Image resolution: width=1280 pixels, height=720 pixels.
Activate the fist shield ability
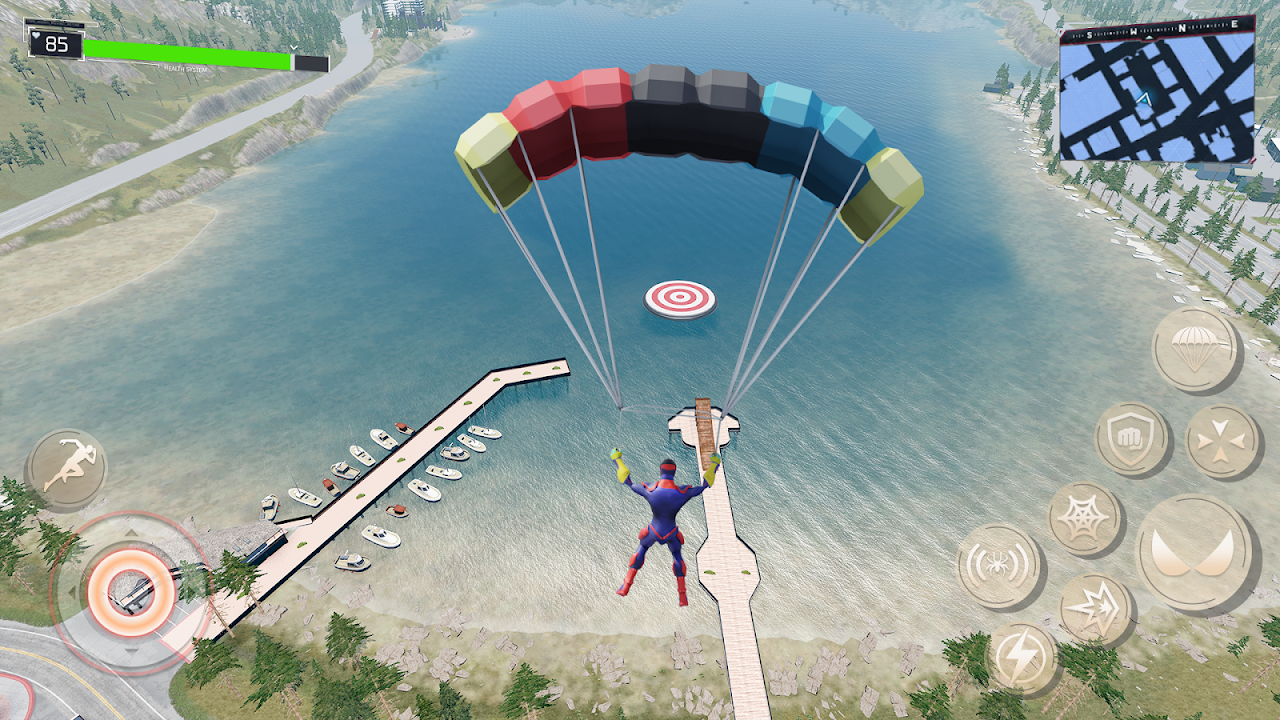[1132, 438]
